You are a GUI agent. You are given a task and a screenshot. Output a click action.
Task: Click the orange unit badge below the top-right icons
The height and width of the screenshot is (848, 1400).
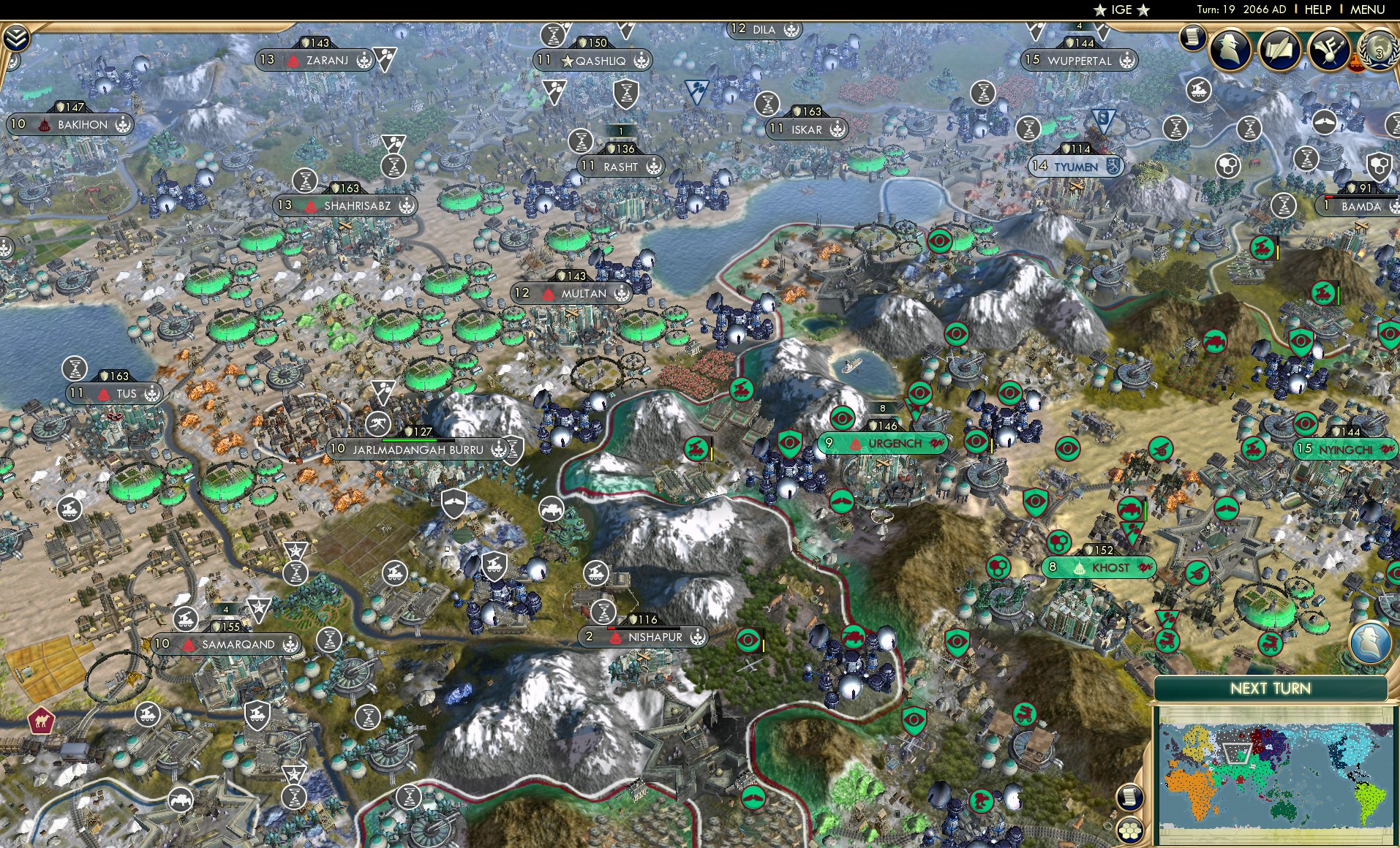coord(1358,63)
